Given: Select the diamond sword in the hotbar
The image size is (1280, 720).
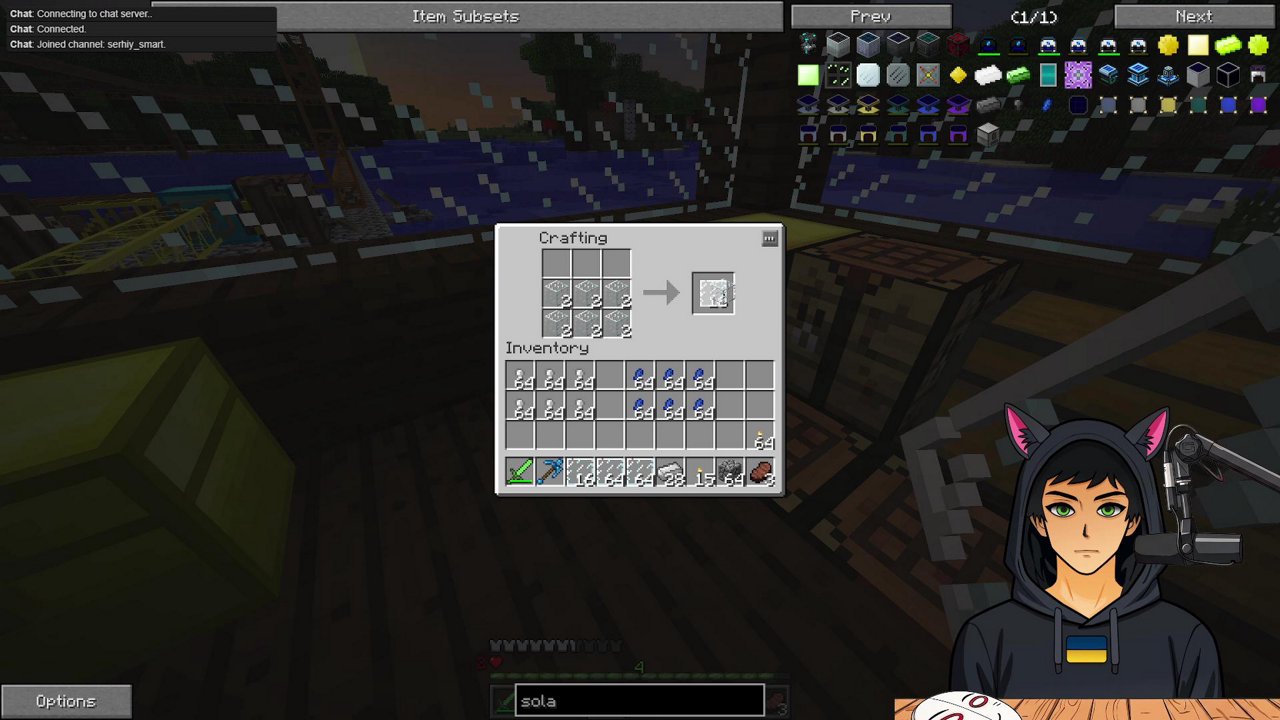Looking at the screenshot, I should pyautogui.click(x=520, y=472).
